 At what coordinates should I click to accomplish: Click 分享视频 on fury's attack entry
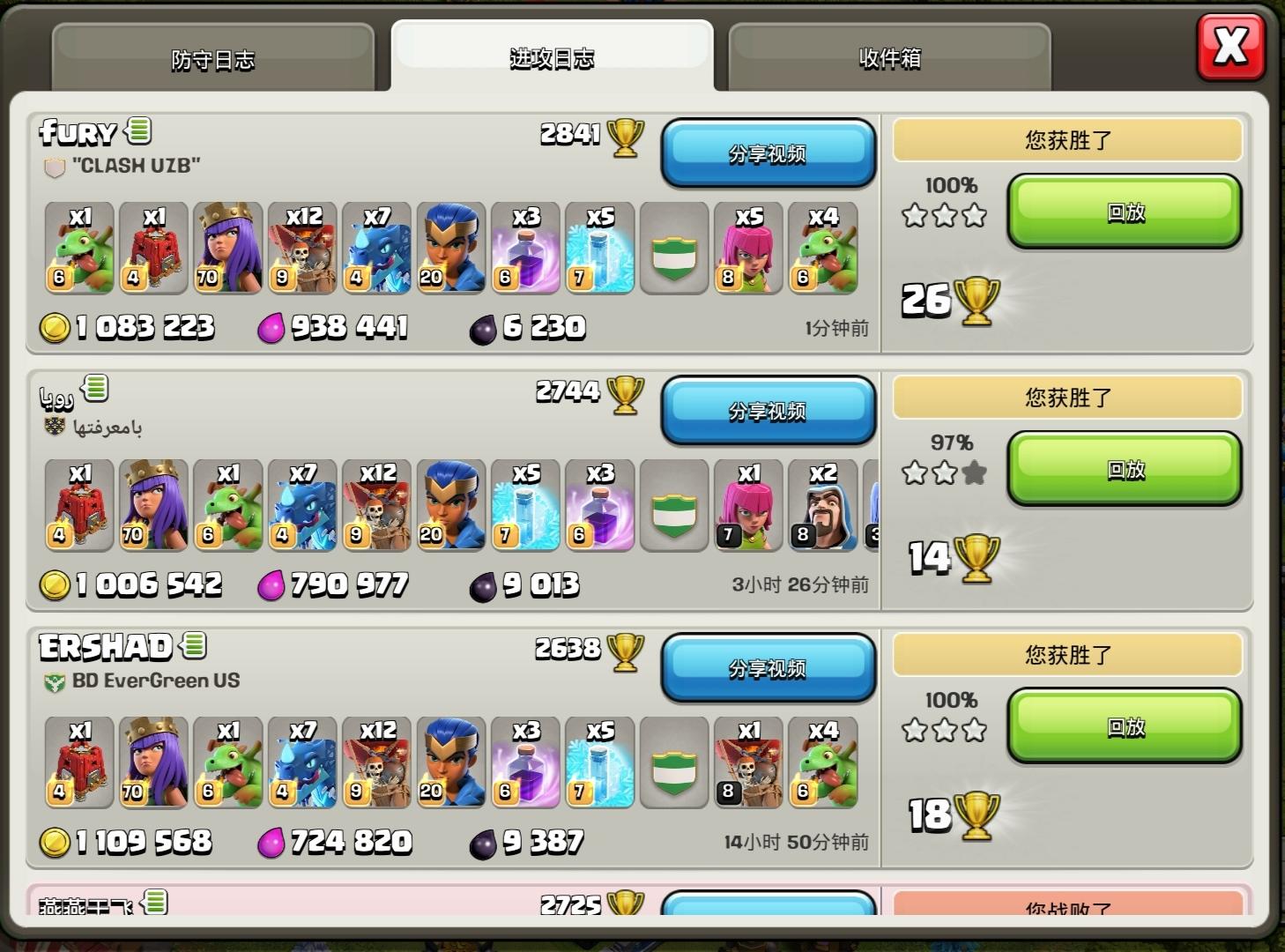pyautogui.click(x=768, y=153)
